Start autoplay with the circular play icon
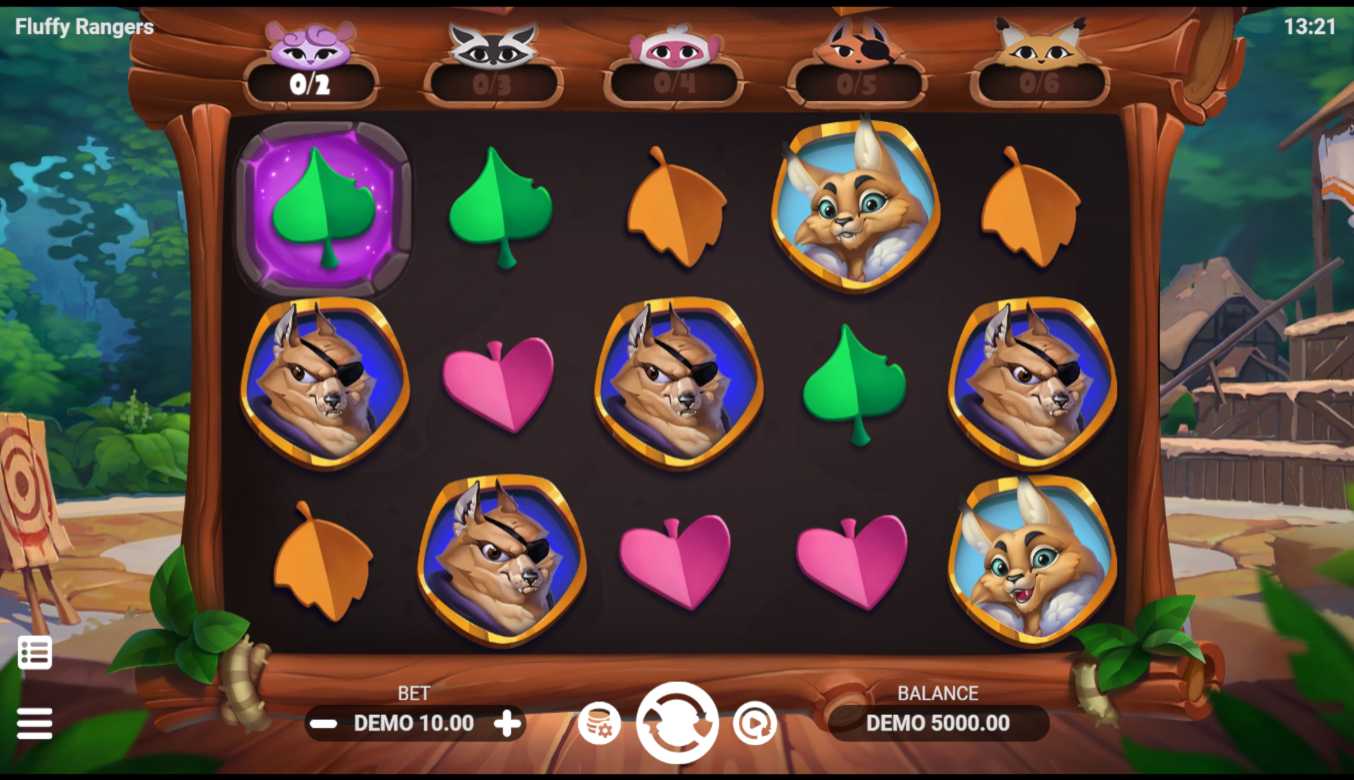Image resolution: width=1354 pixels, height=780 pixels. point(754,723)
